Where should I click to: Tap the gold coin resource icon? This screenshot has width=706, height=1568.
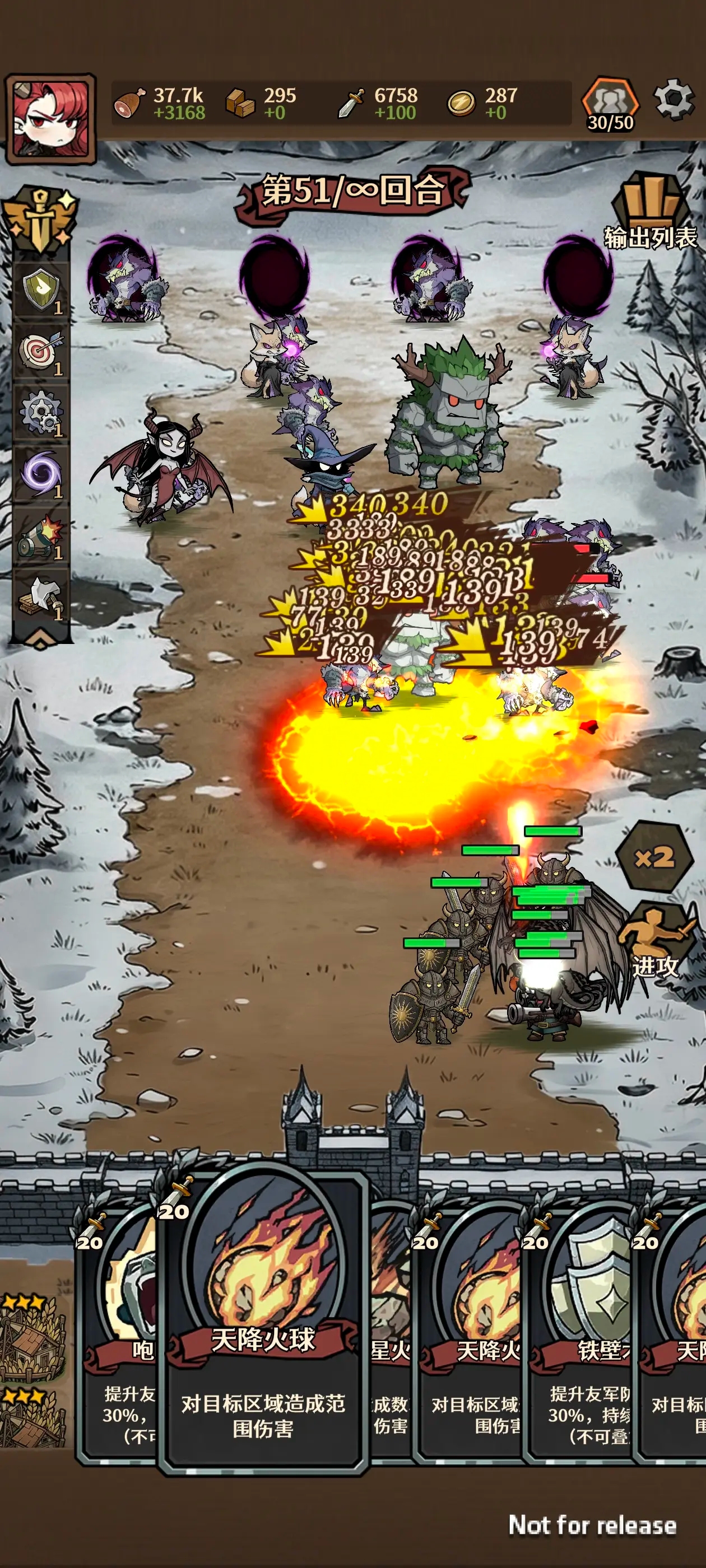coord(461,104)
